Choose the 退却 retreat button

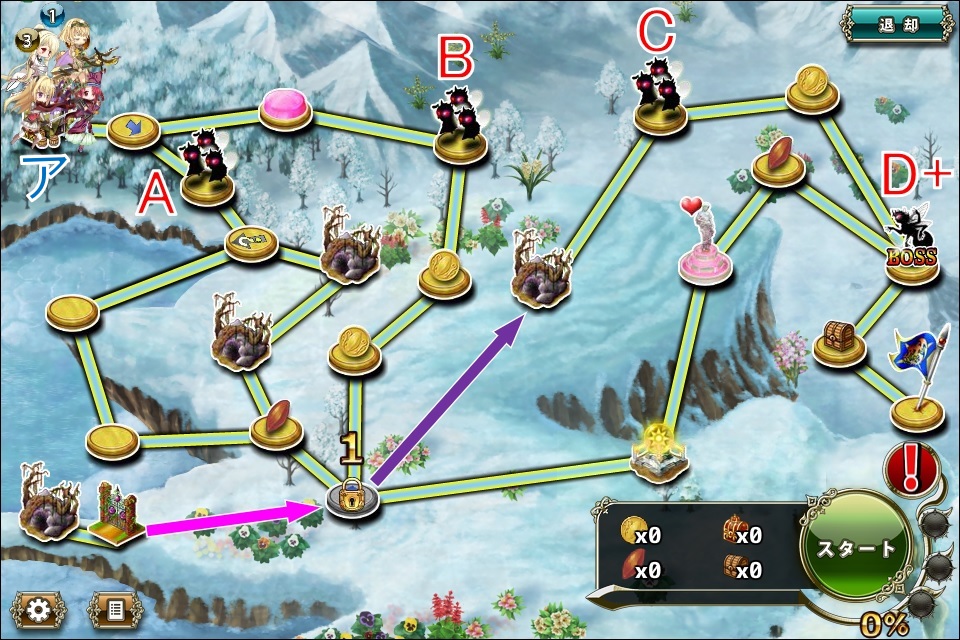[x=896, y=22]
